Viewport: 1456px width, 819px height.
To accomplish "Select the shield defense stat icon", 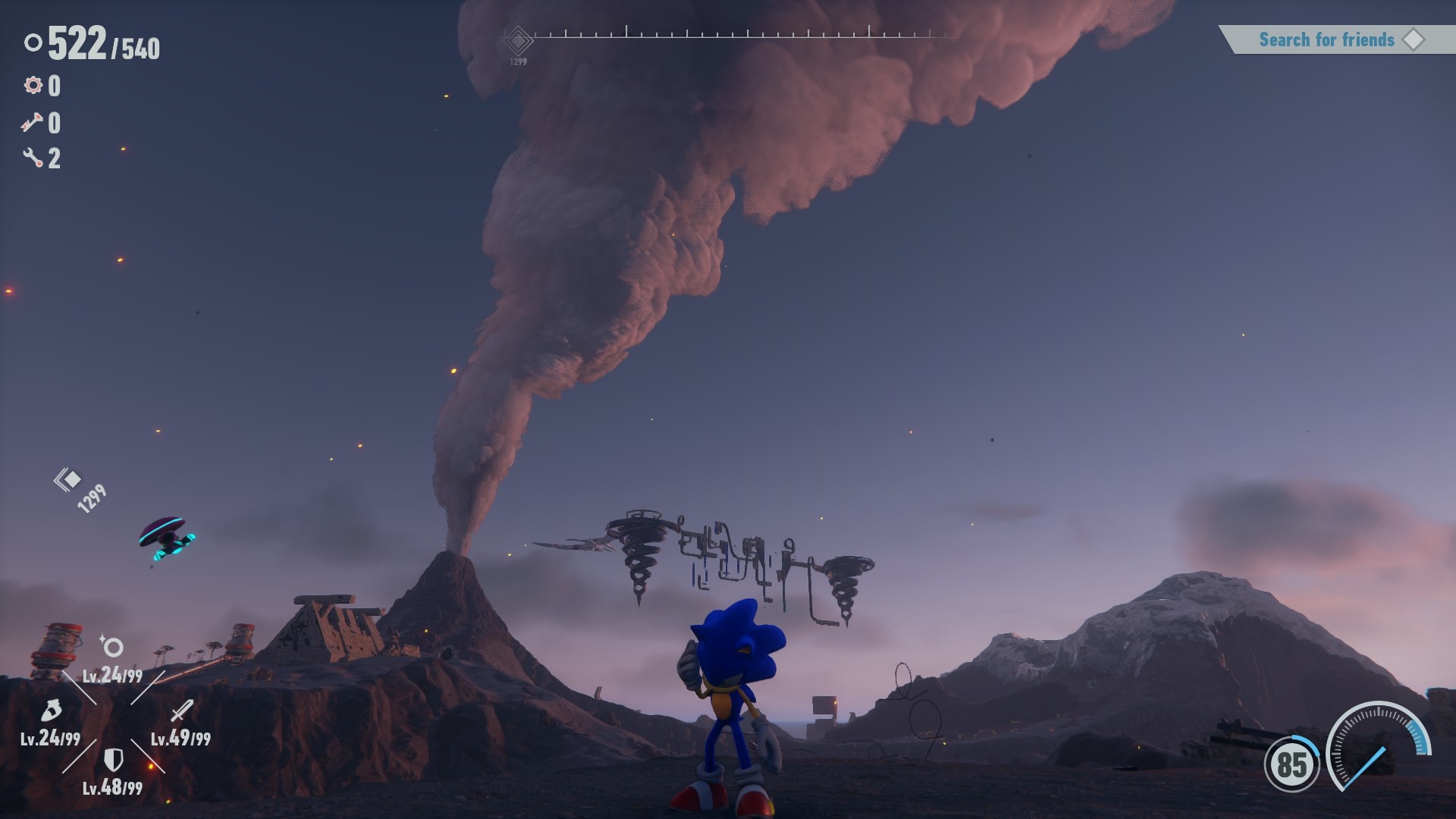I will [113, 759].
